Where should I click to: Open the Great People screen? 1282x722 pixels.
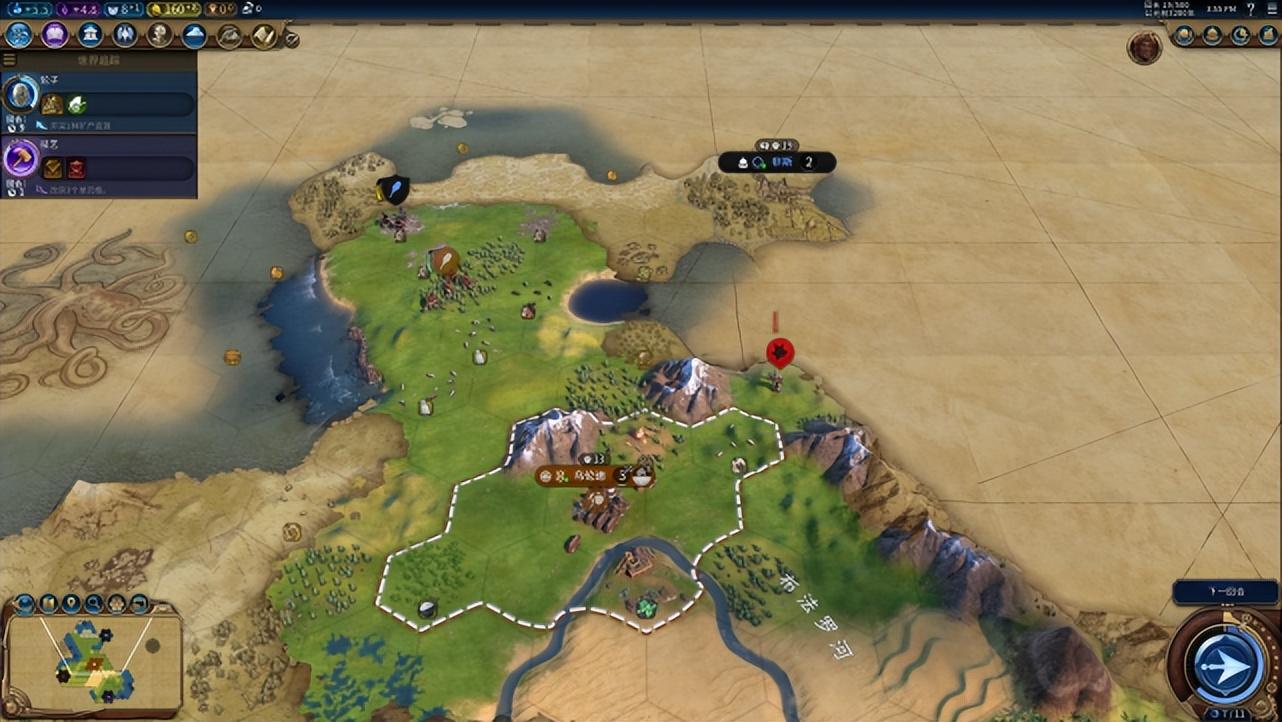tap(160, 35)
